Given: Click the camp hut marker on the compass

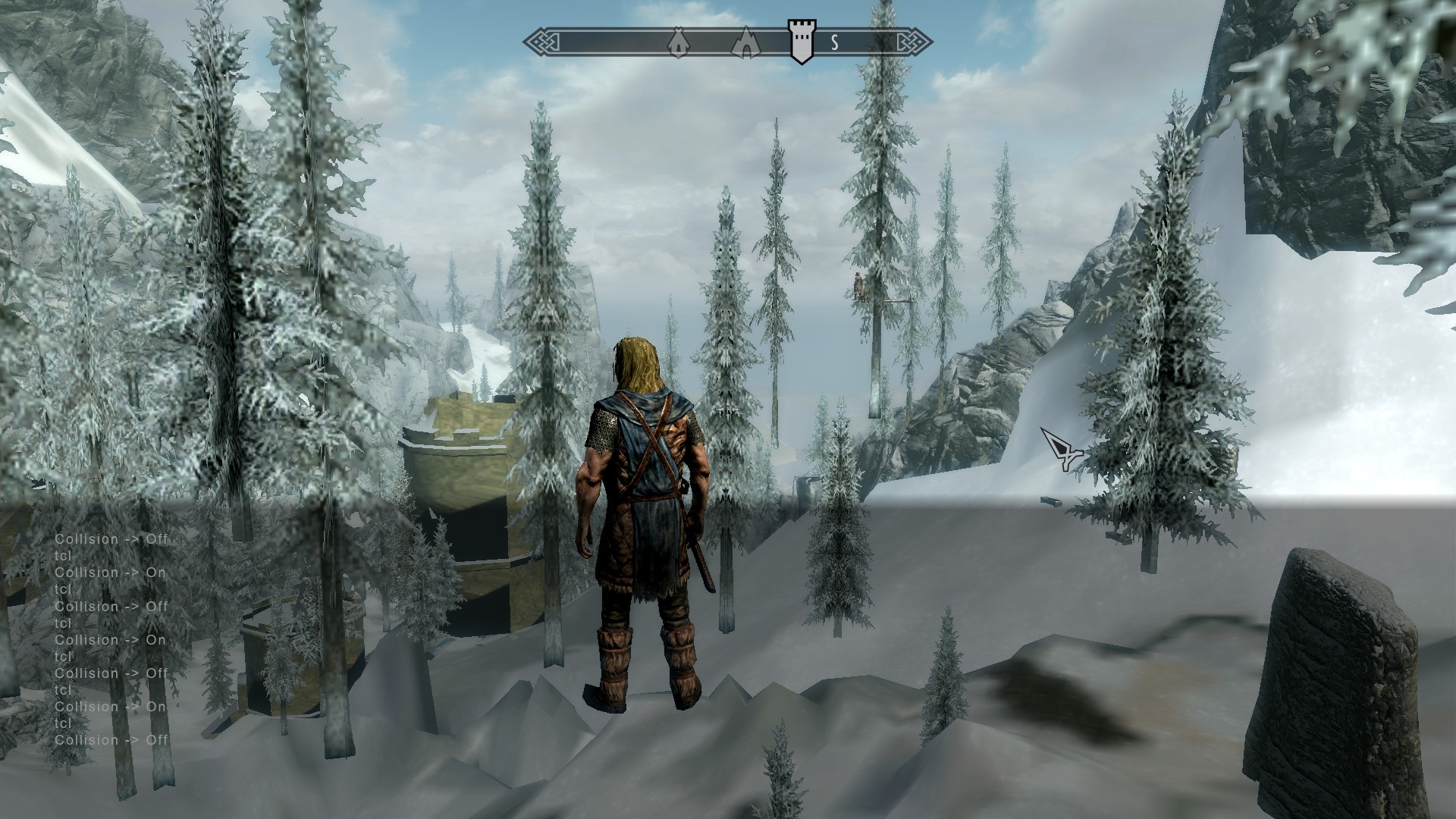Looking at the screenshot, I should [x=679, y=43].
